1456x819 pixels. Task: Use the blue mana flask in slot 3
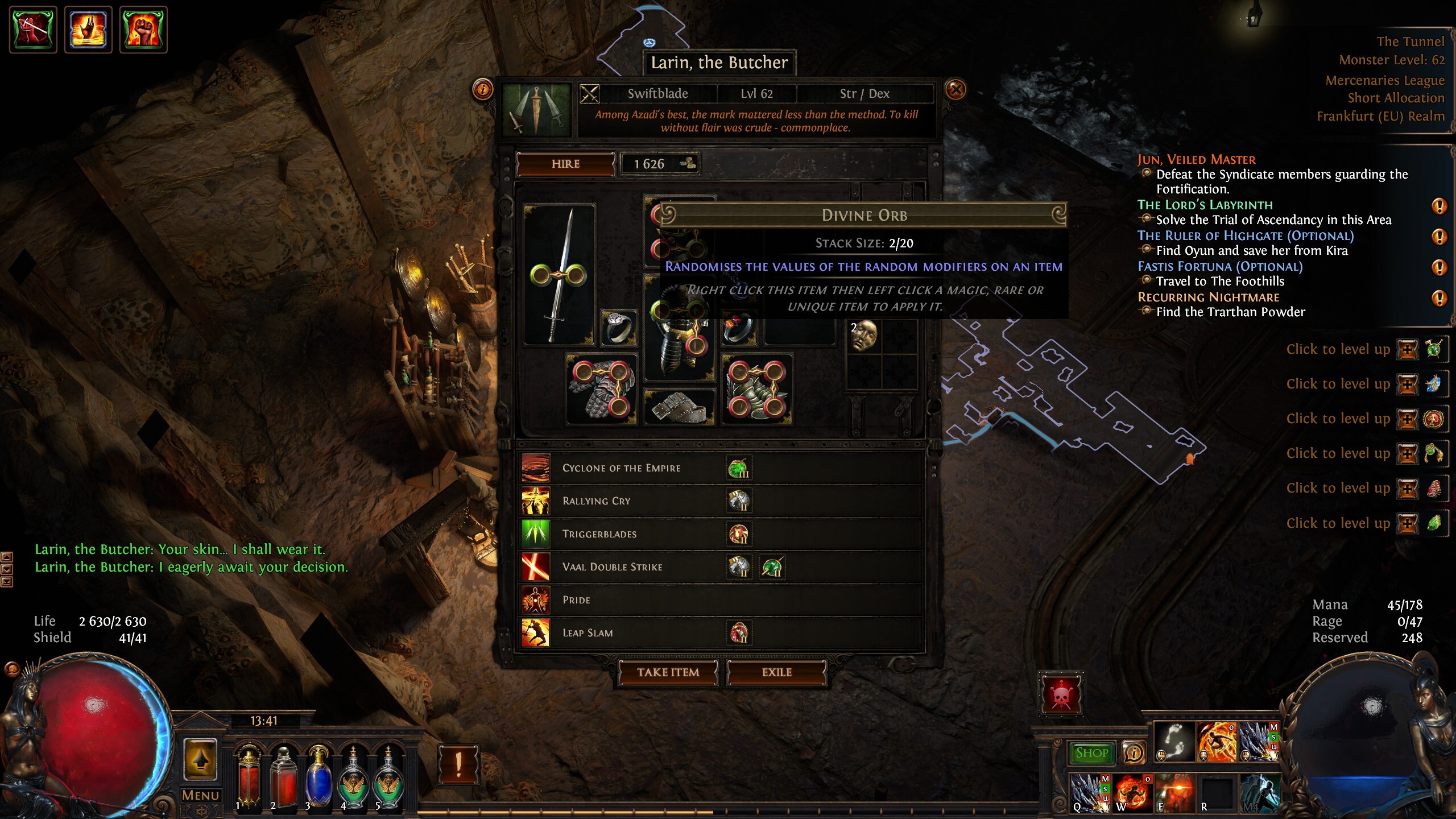click(318, 777)
